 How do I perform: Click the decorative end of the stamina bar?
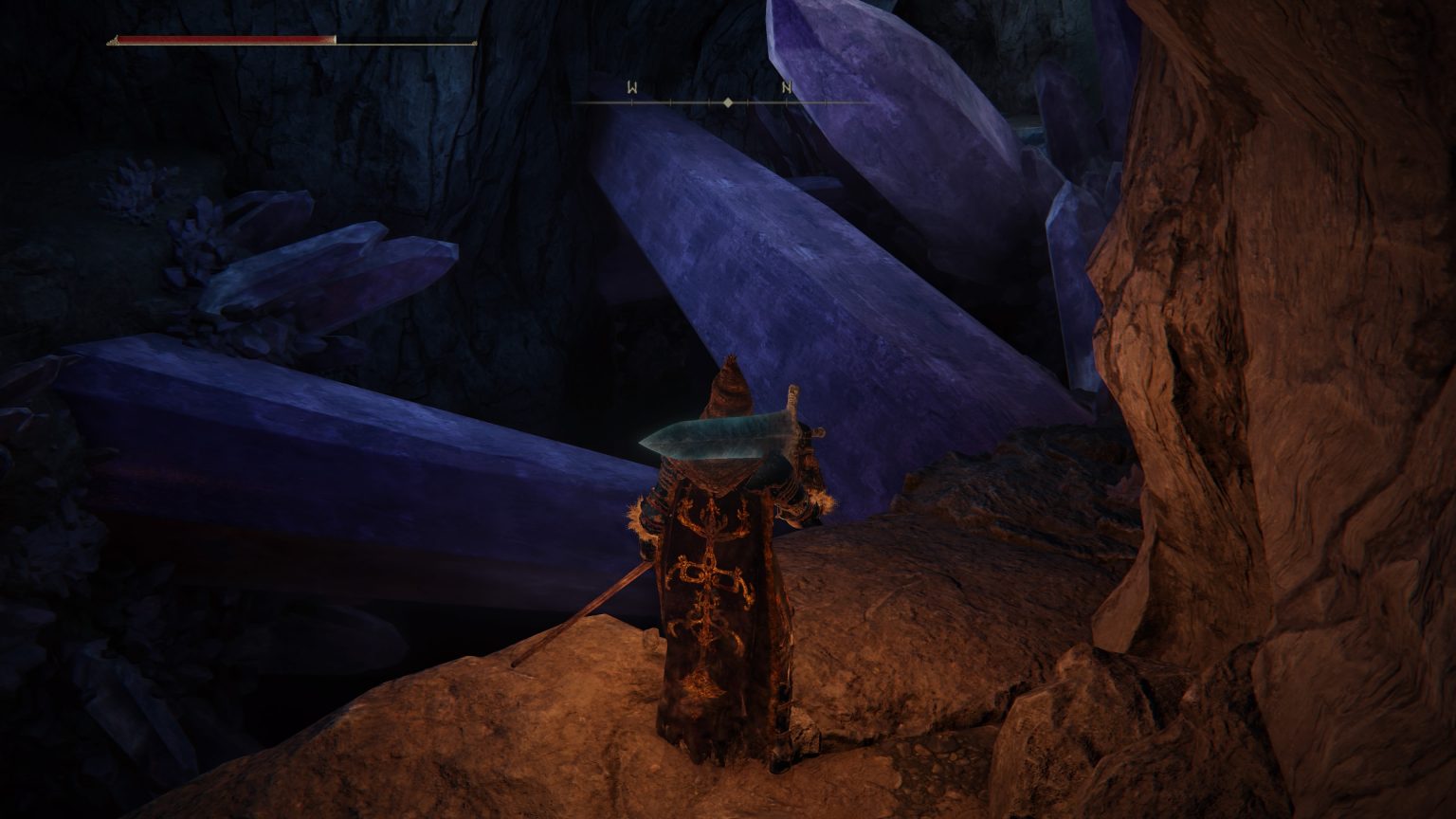[473, 43]
